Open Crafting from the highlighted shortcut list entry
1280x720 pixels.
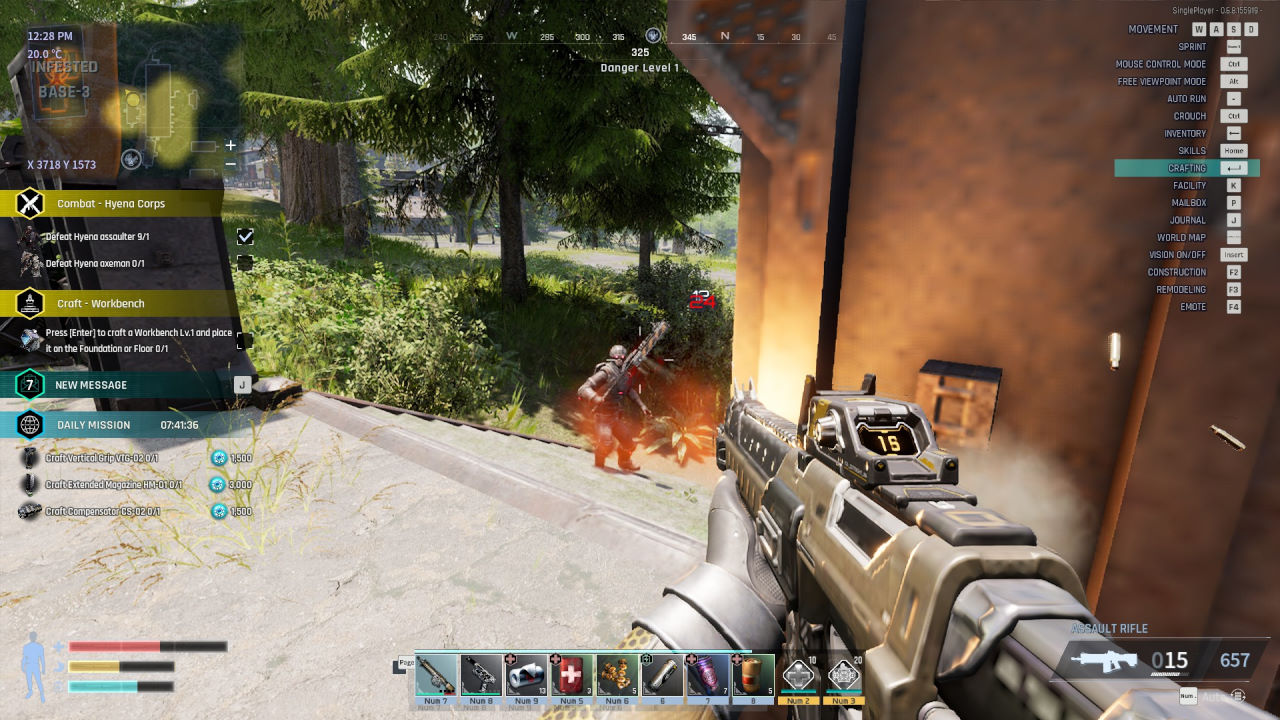(1187, 168)
